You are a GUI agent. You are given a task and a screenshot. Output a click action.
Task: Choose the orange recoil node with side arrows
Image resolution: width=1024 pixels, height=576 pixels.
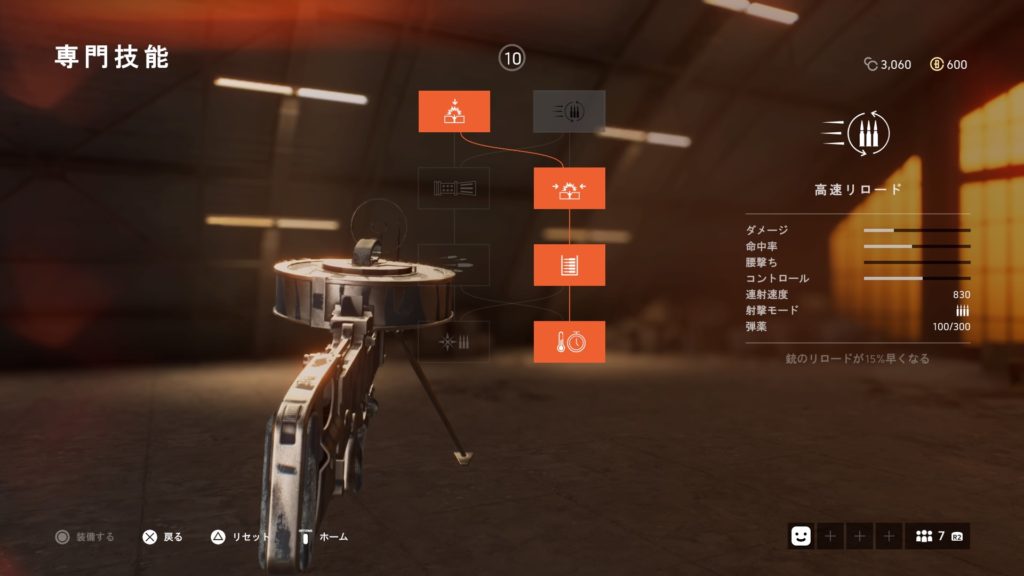(x=569, y=188)
